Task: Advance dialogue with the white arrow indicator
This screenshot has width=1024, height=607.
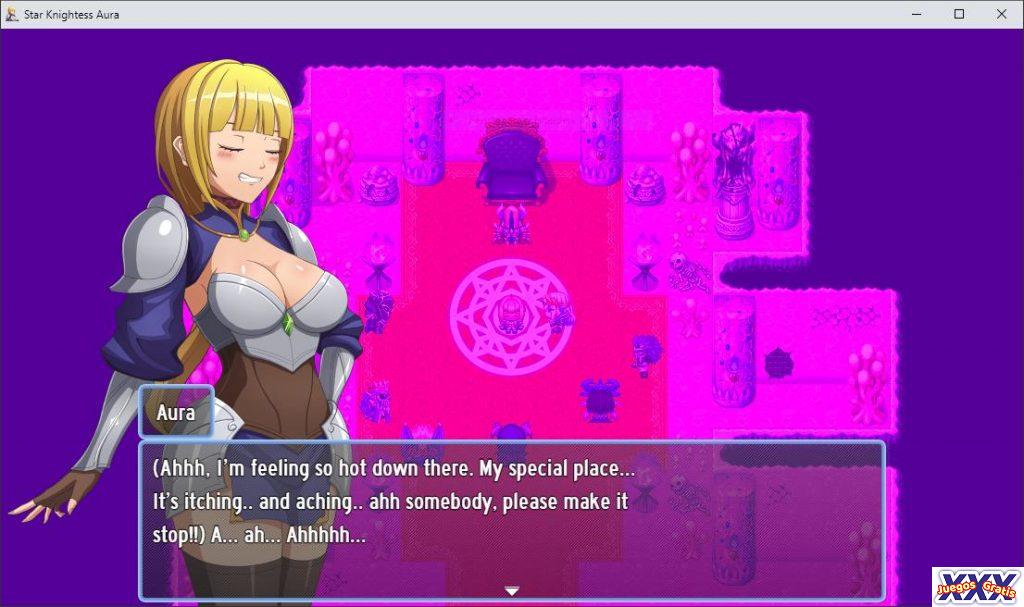Action: point(512,591)
